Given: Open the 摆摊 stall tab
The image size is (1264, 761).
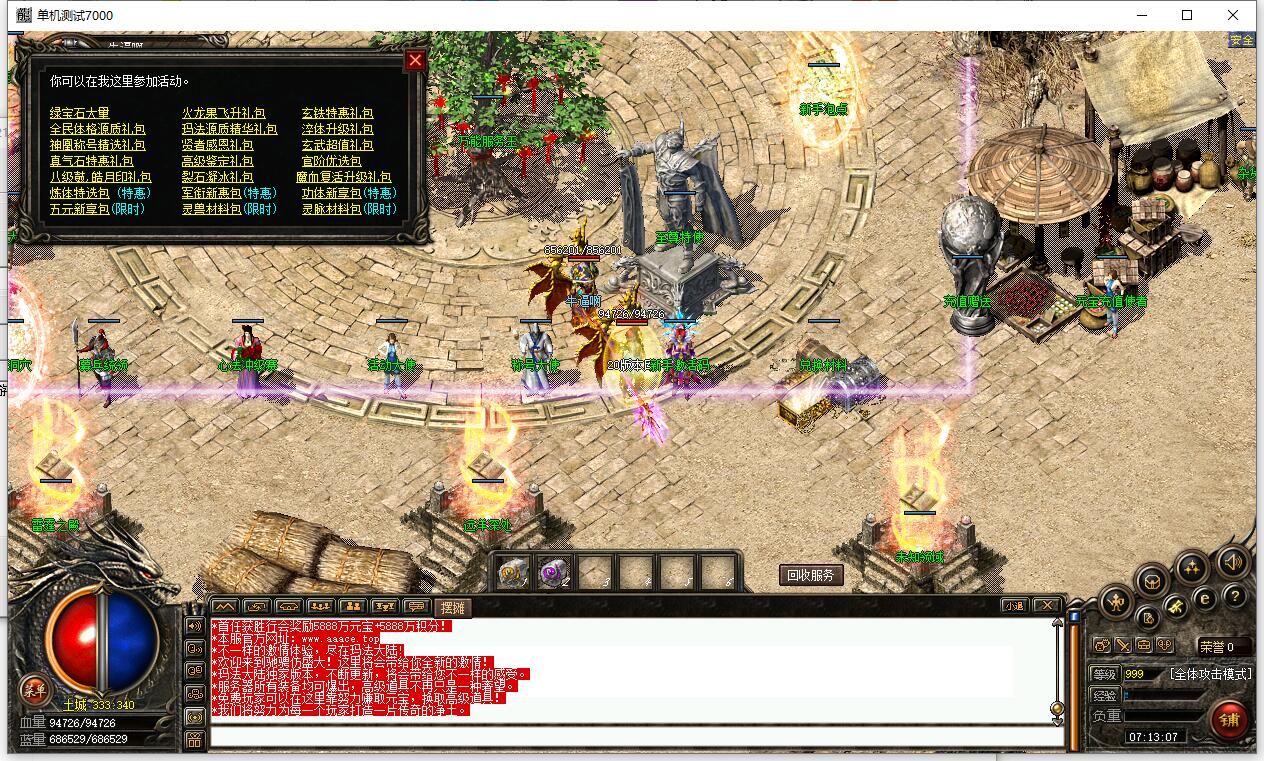Looking at the screenshot, I should coord(453,606).
